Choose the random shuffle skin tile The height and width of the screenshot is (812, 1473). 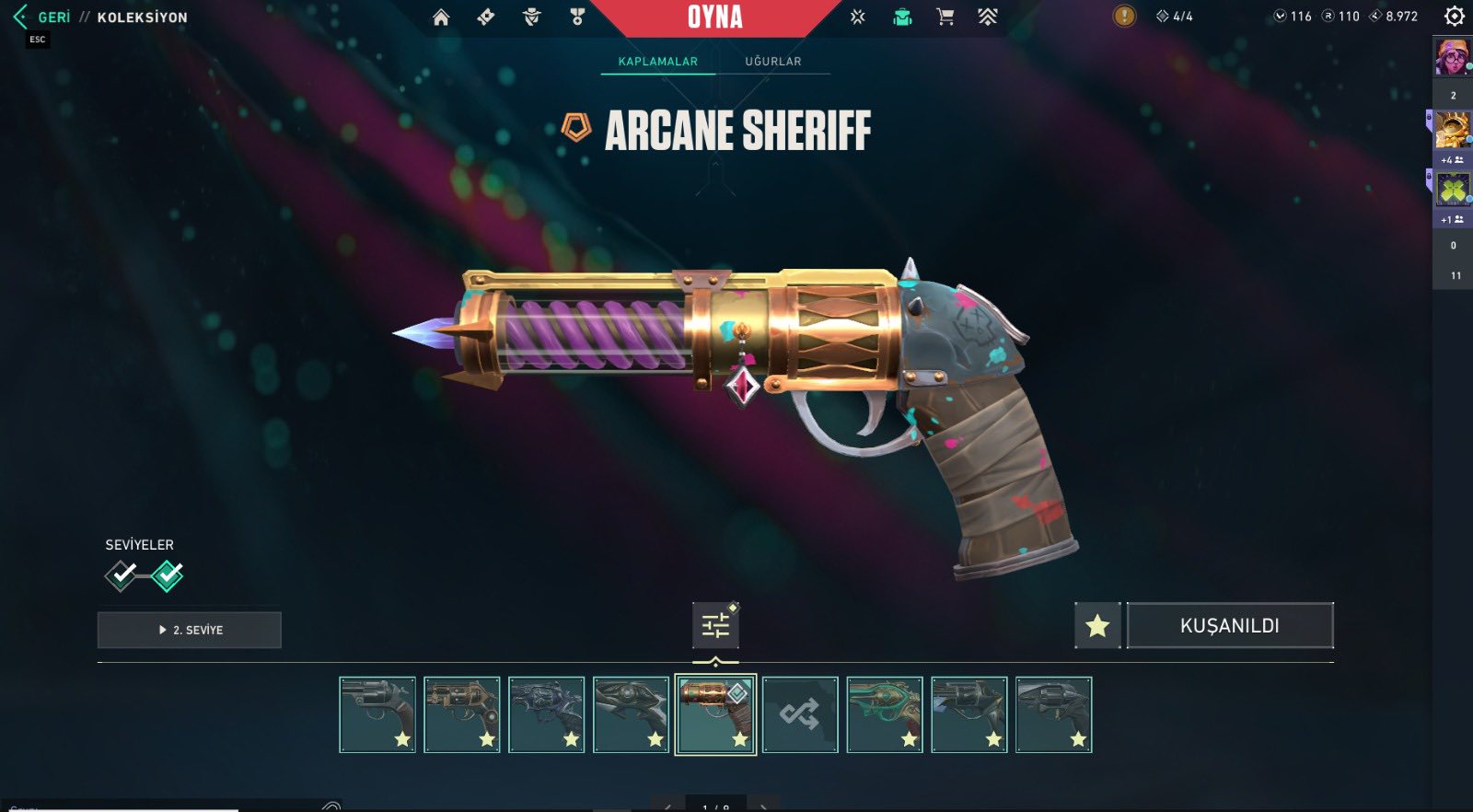(x=800, y=714)
